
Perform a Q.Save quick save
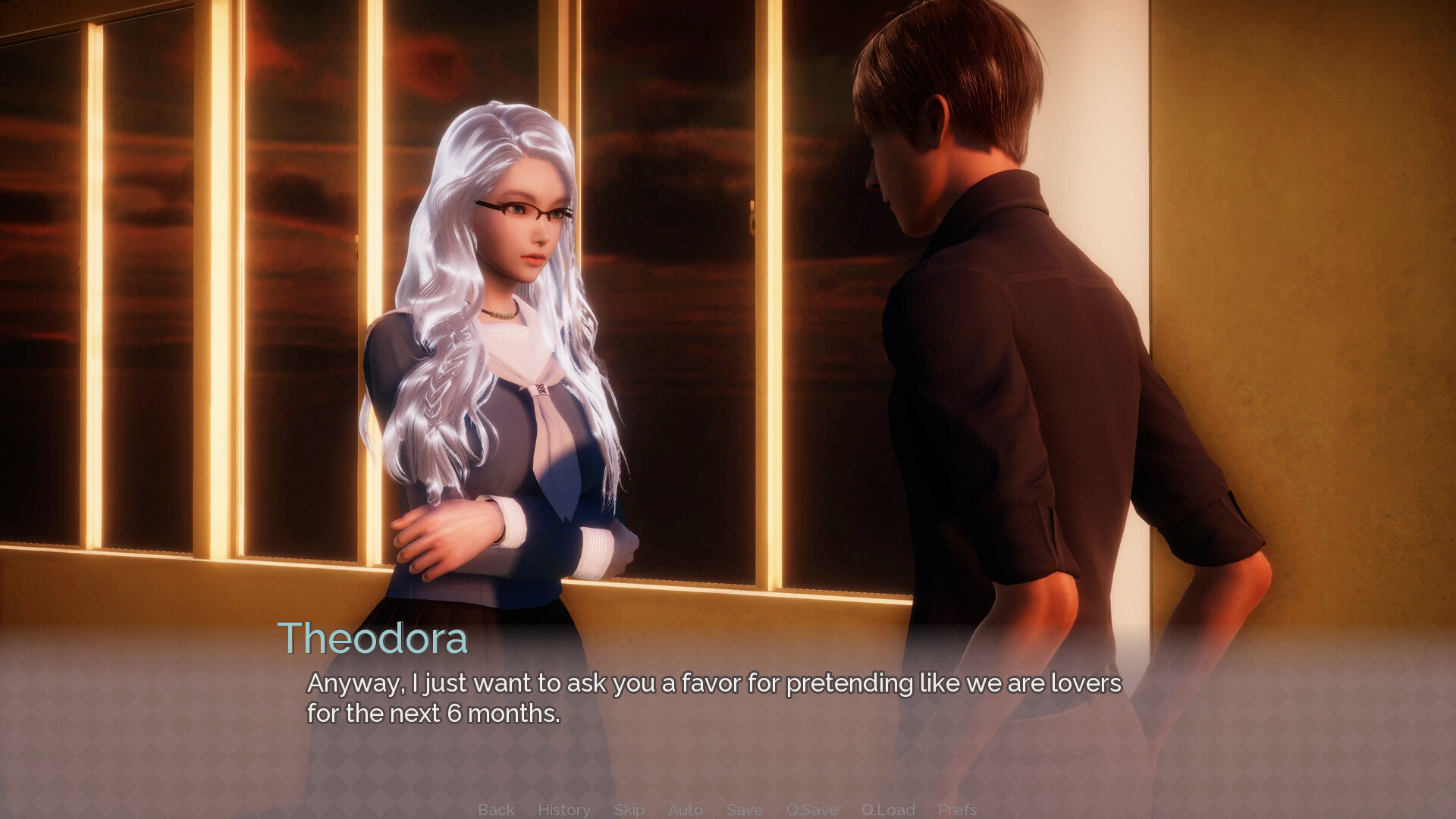coord(811,809)
